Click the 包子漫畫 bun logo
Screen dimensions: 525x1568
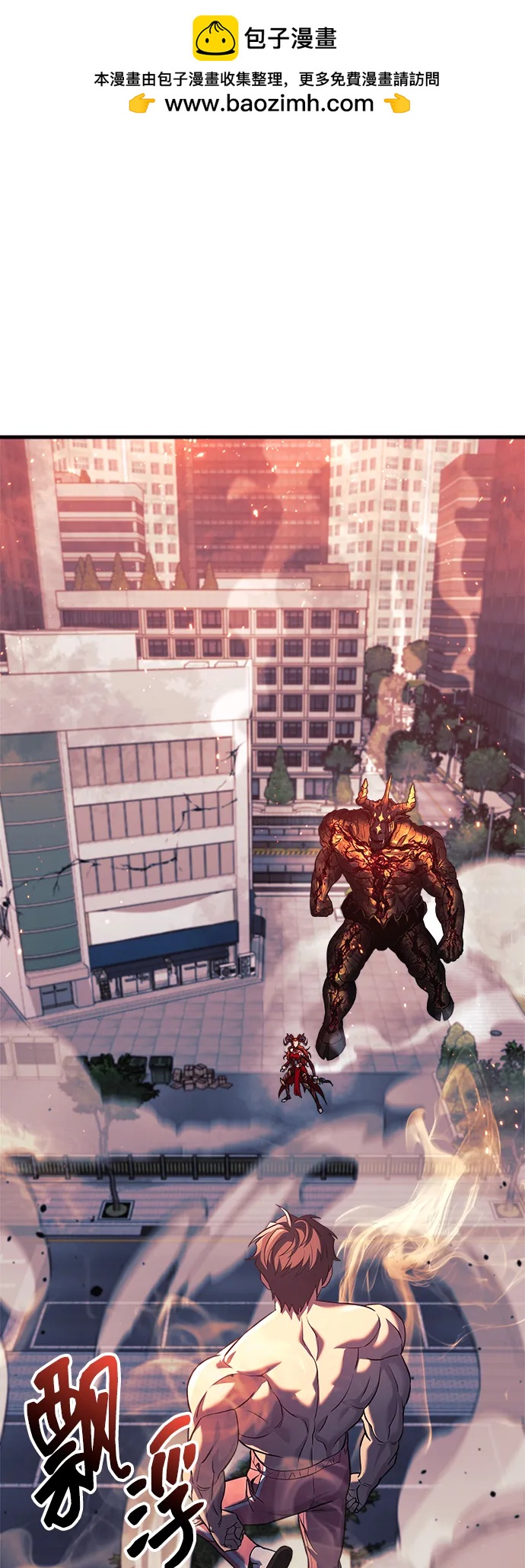click(215, 38)
